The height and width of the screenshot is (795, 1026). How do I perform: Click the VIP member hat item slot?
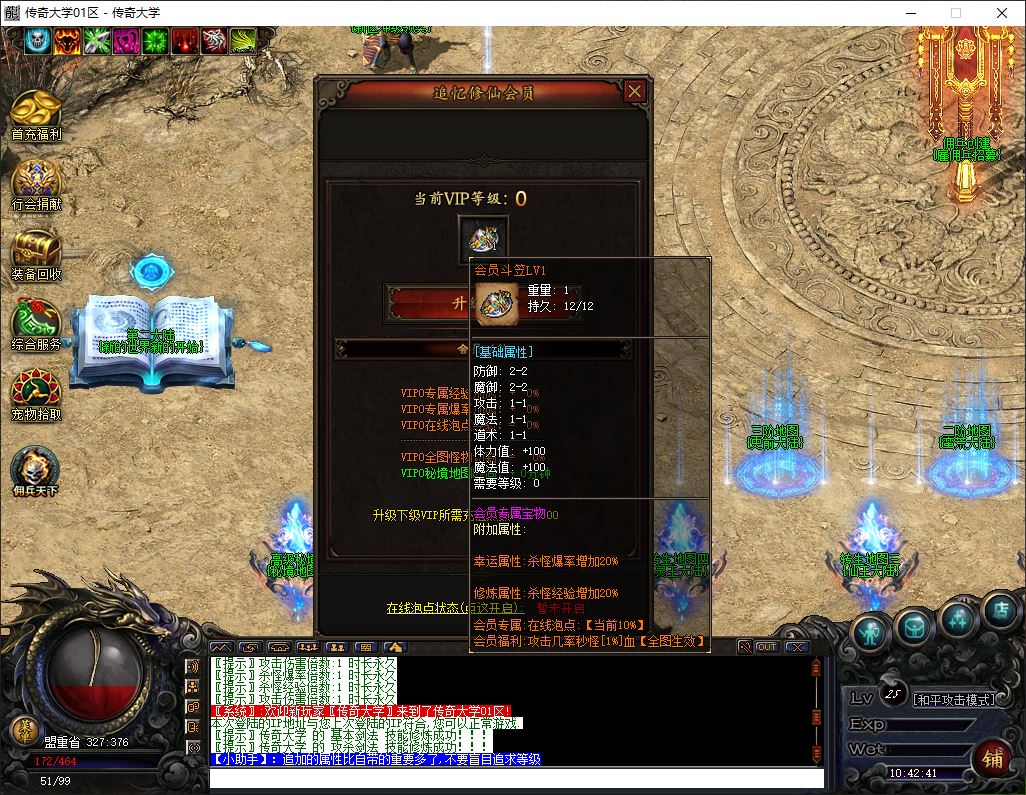[x=483, y=239]
